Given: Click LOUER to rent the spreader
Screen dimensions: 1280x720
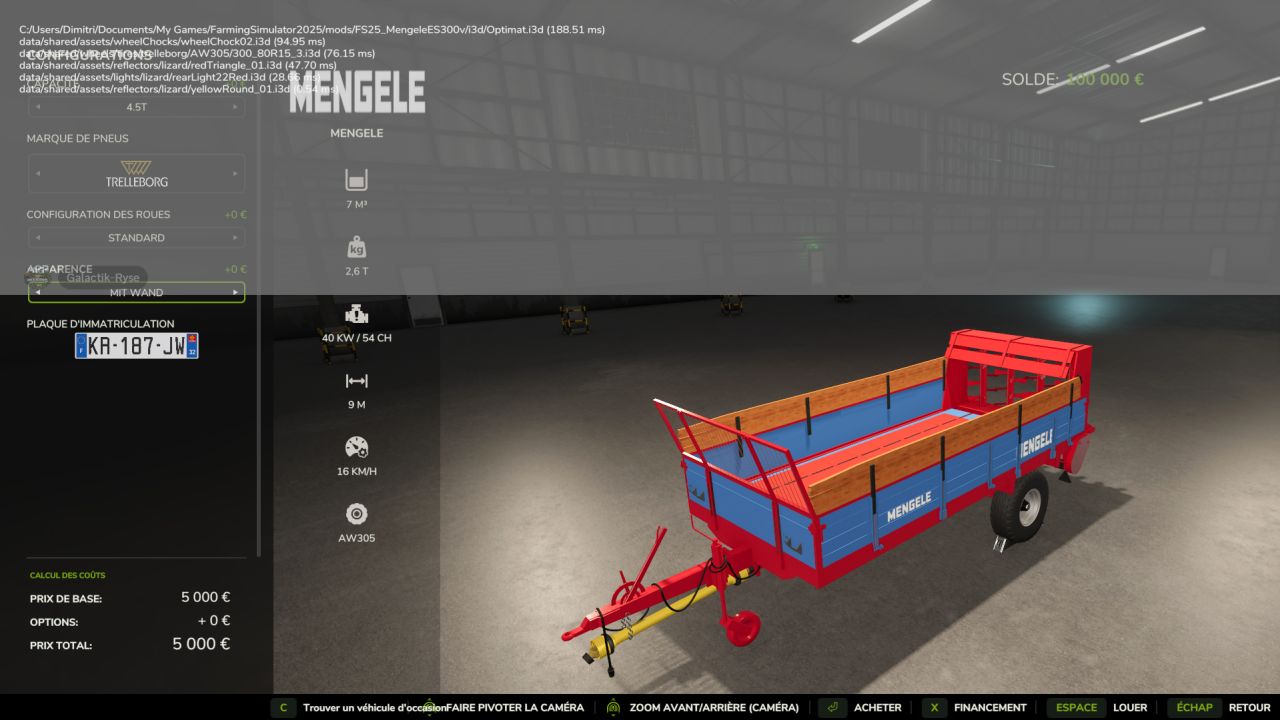Looking at the screenshot, I should 1131,707.
